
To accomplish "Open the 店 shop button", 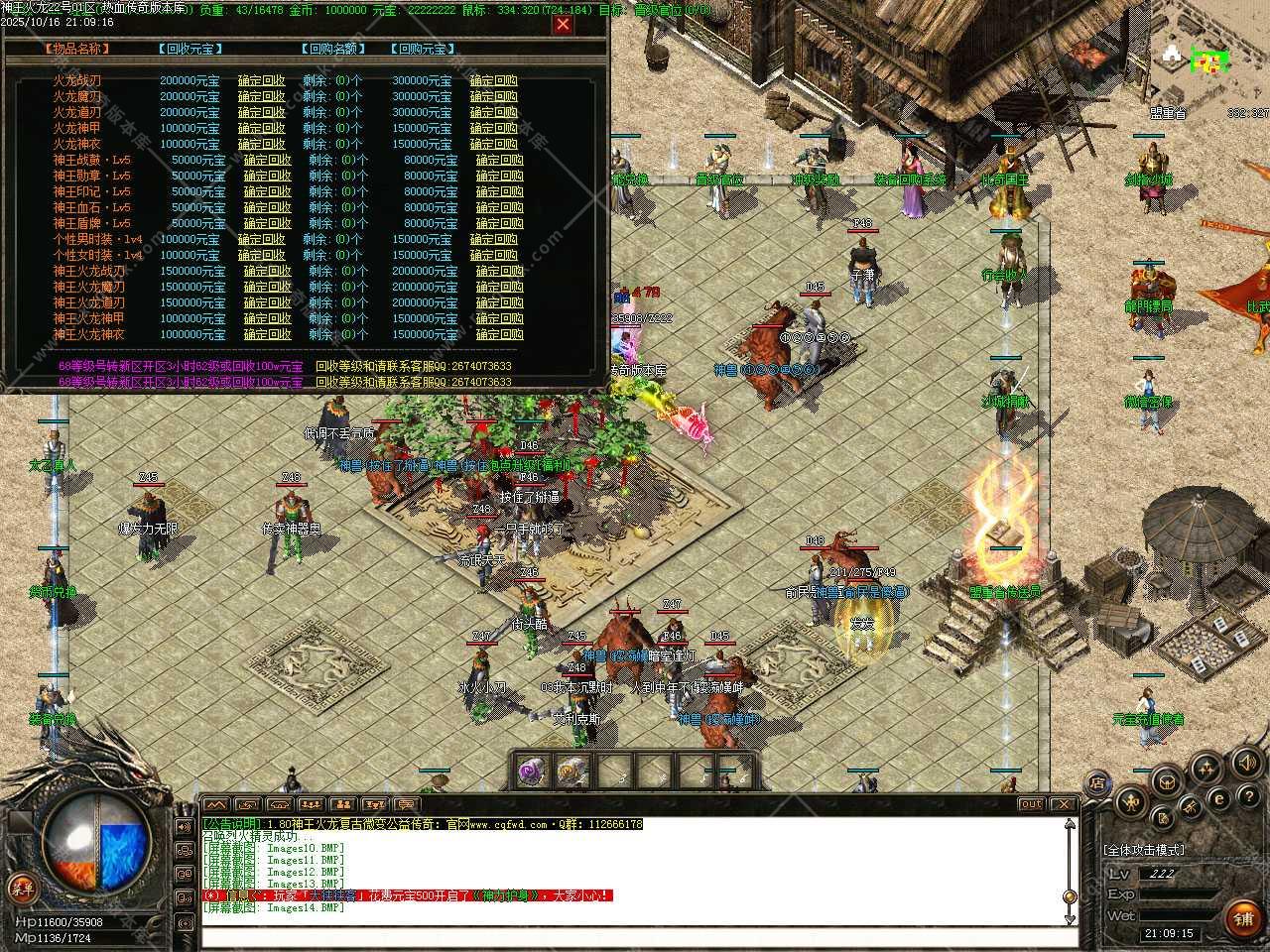I will tap(1096, 783).
